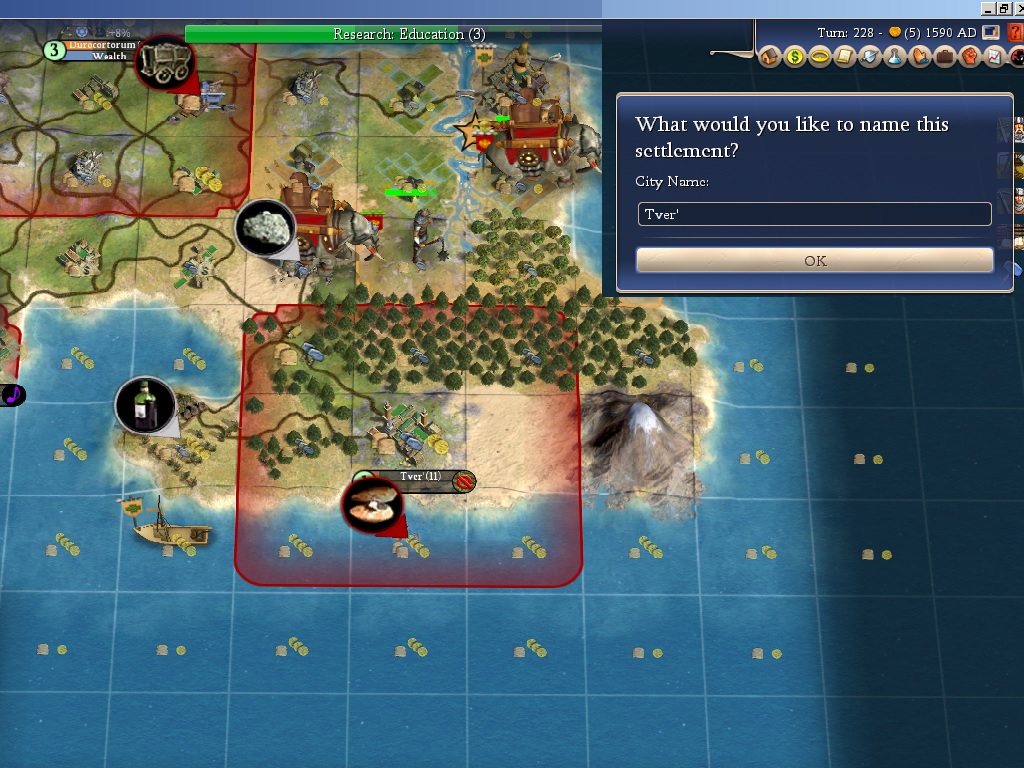Open the religion advisor praying hands icon
The width and height of the screenshot is (1024, 768).
click(920, 57)
